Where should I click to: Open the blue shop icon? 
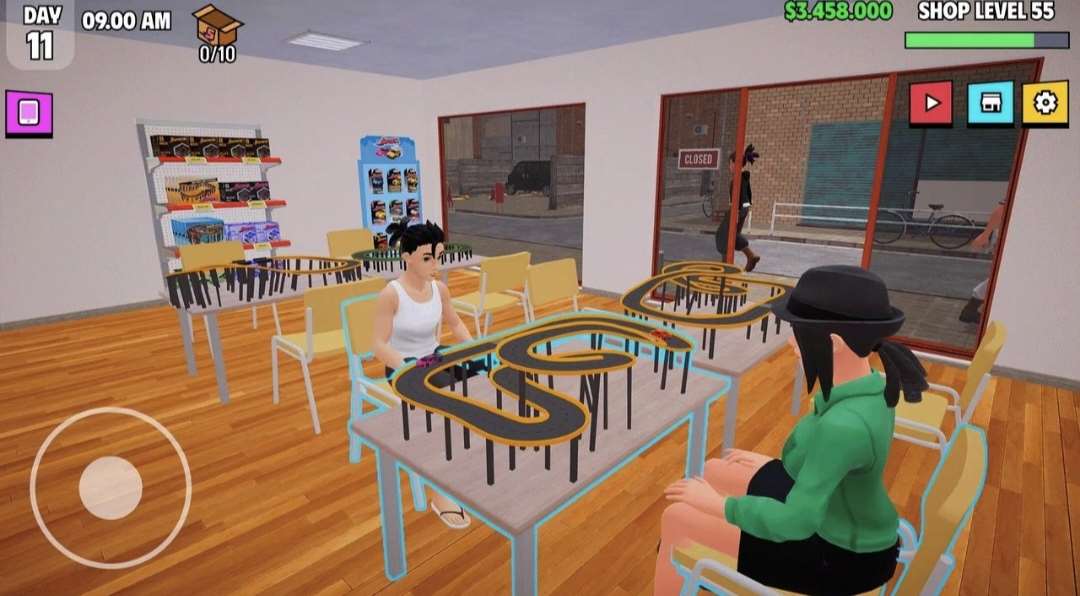pyautogui.click(x=990, y=103)
